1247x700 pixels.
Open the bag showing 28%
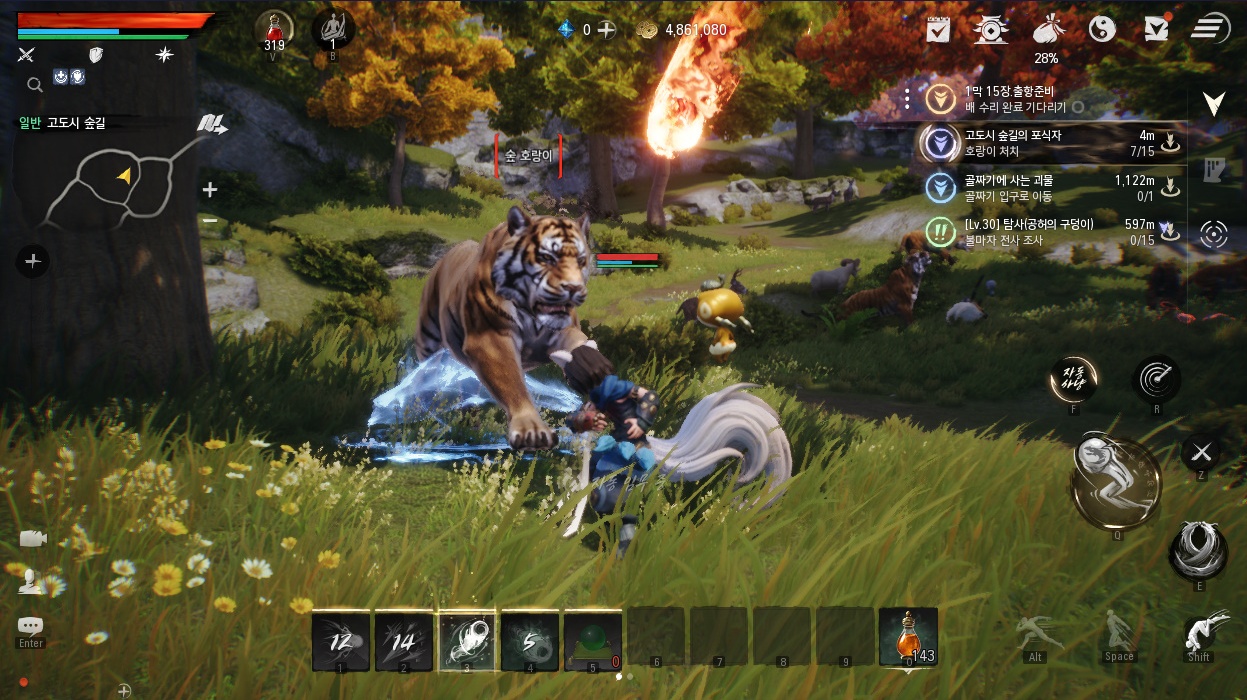pyautogui.click(x=1046, y=29)
